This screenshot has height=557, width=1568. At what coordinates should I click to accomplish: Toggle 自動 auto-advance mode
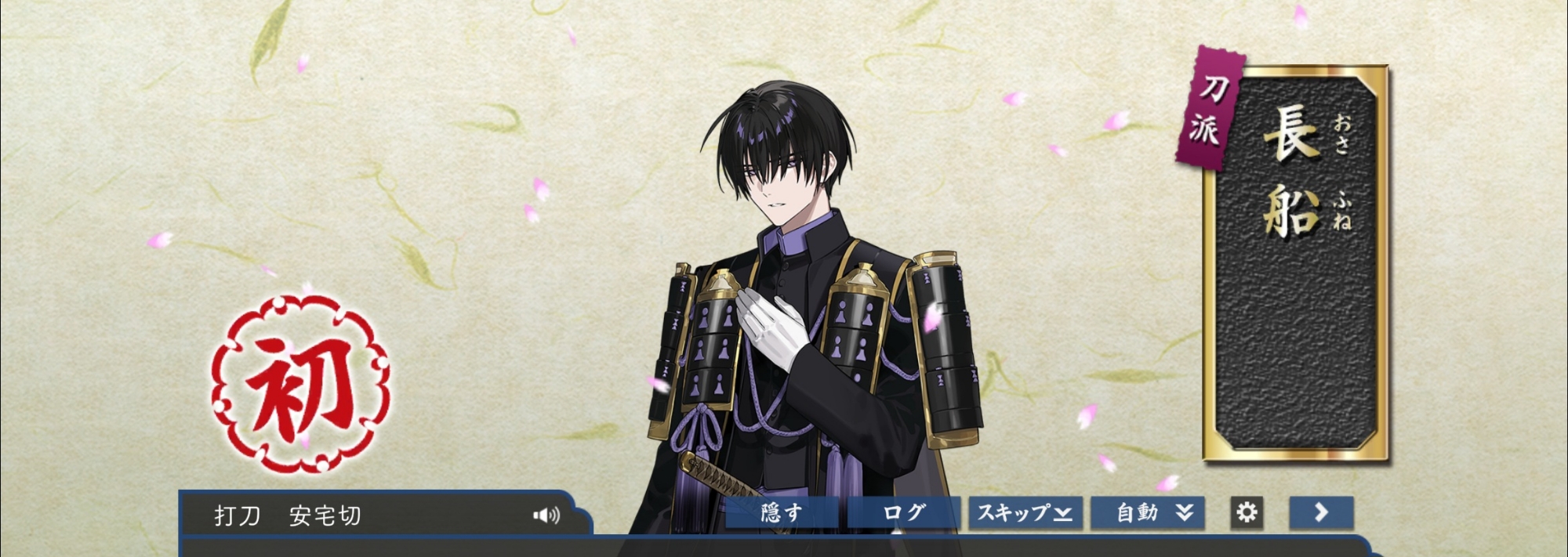pyautogui.click(x=1148, y=513)
